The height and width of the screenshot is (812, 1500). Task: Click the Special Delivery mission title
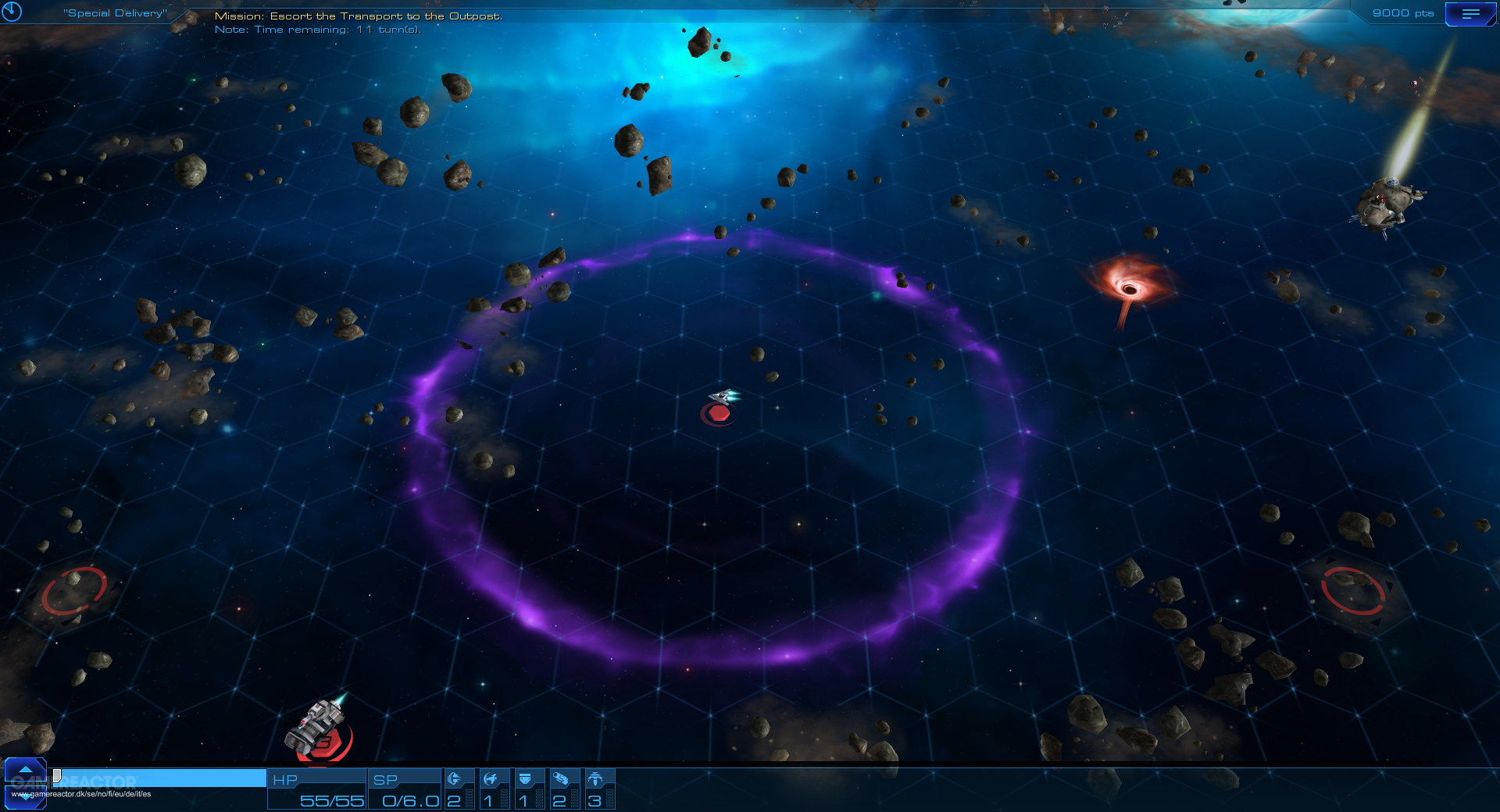116,12
